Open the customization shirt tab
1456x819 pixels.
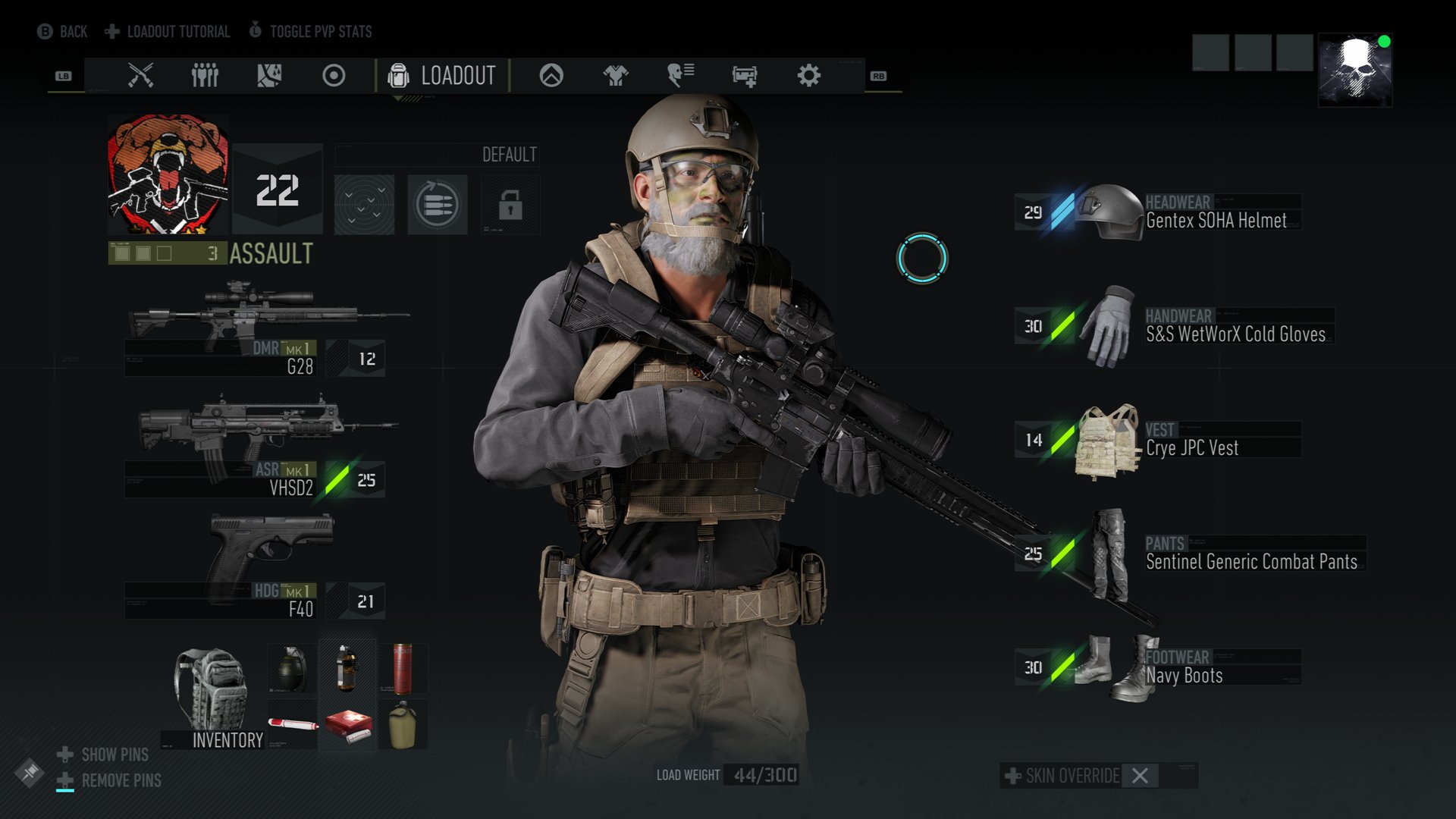click(615, 76)
